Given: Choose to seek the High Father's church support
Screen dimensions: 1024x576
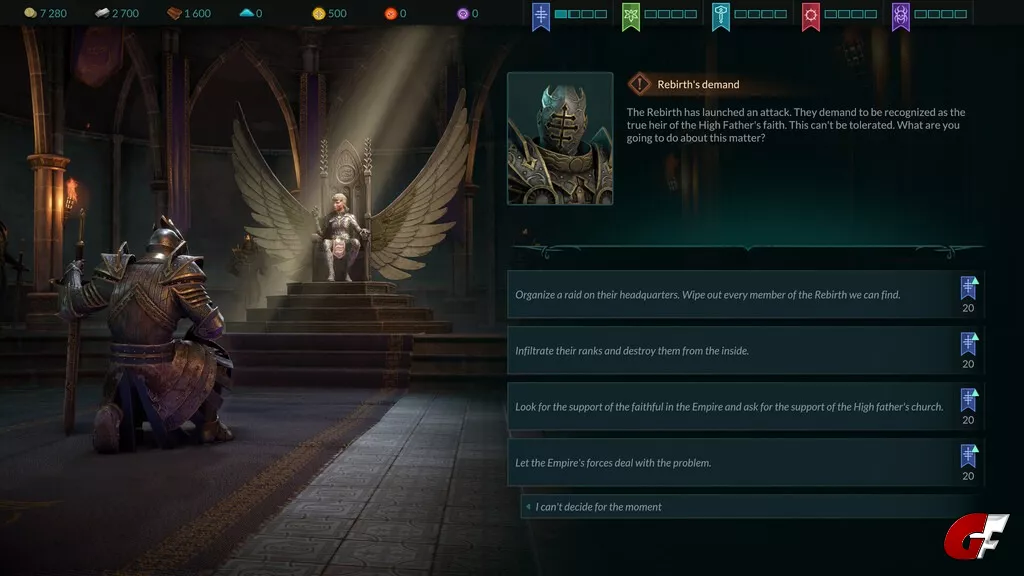Looking at the screenshot, I should [735, 407].
